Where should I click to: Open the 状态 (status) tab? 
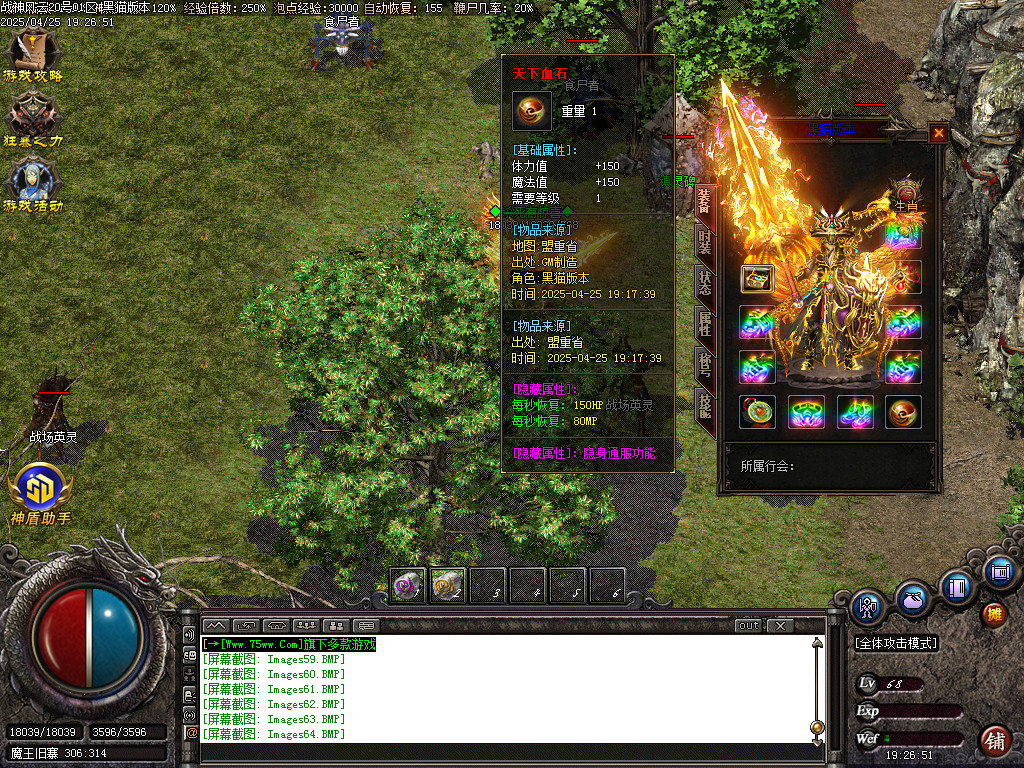click(x=705, y=283)
